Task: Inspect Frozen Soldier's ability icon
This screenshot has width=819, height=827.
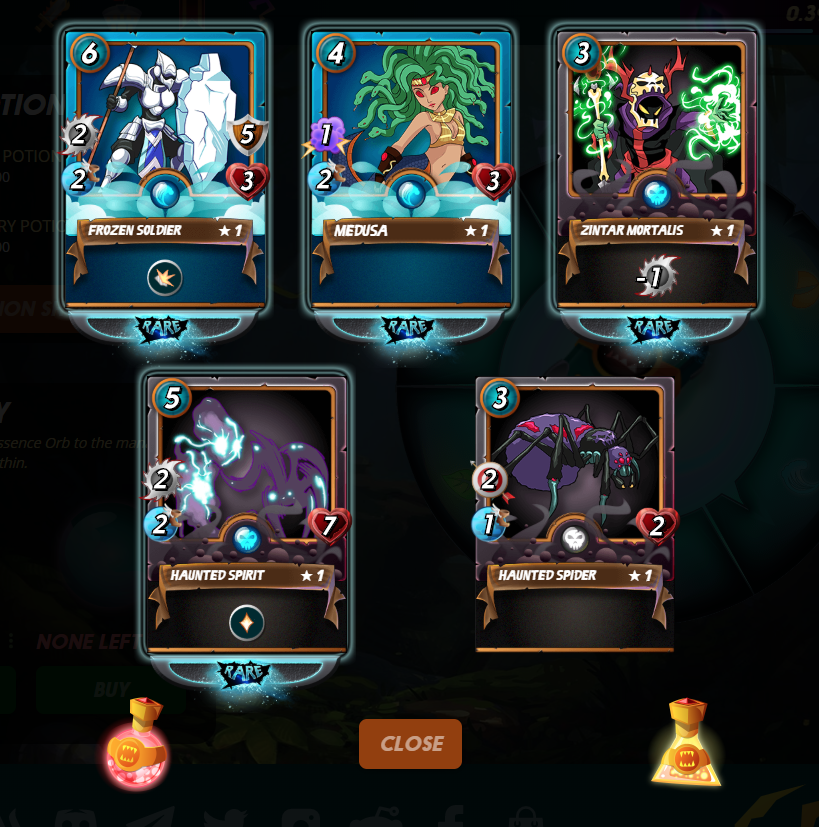Action: point(165,277)
